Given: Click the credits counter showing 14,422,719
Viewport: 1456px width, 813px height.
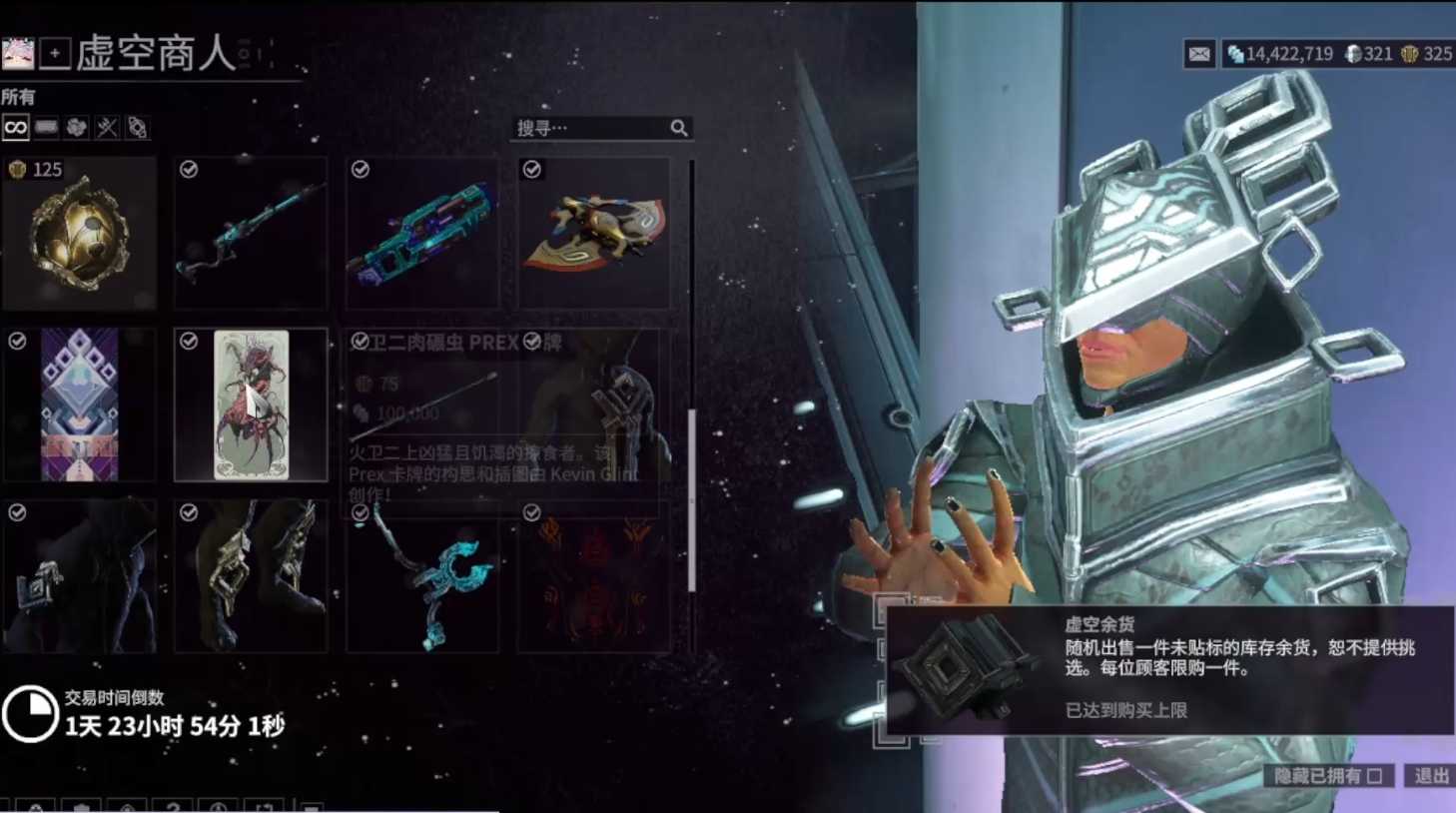Looking at the screenshot, I should (x=1289, y=55).
